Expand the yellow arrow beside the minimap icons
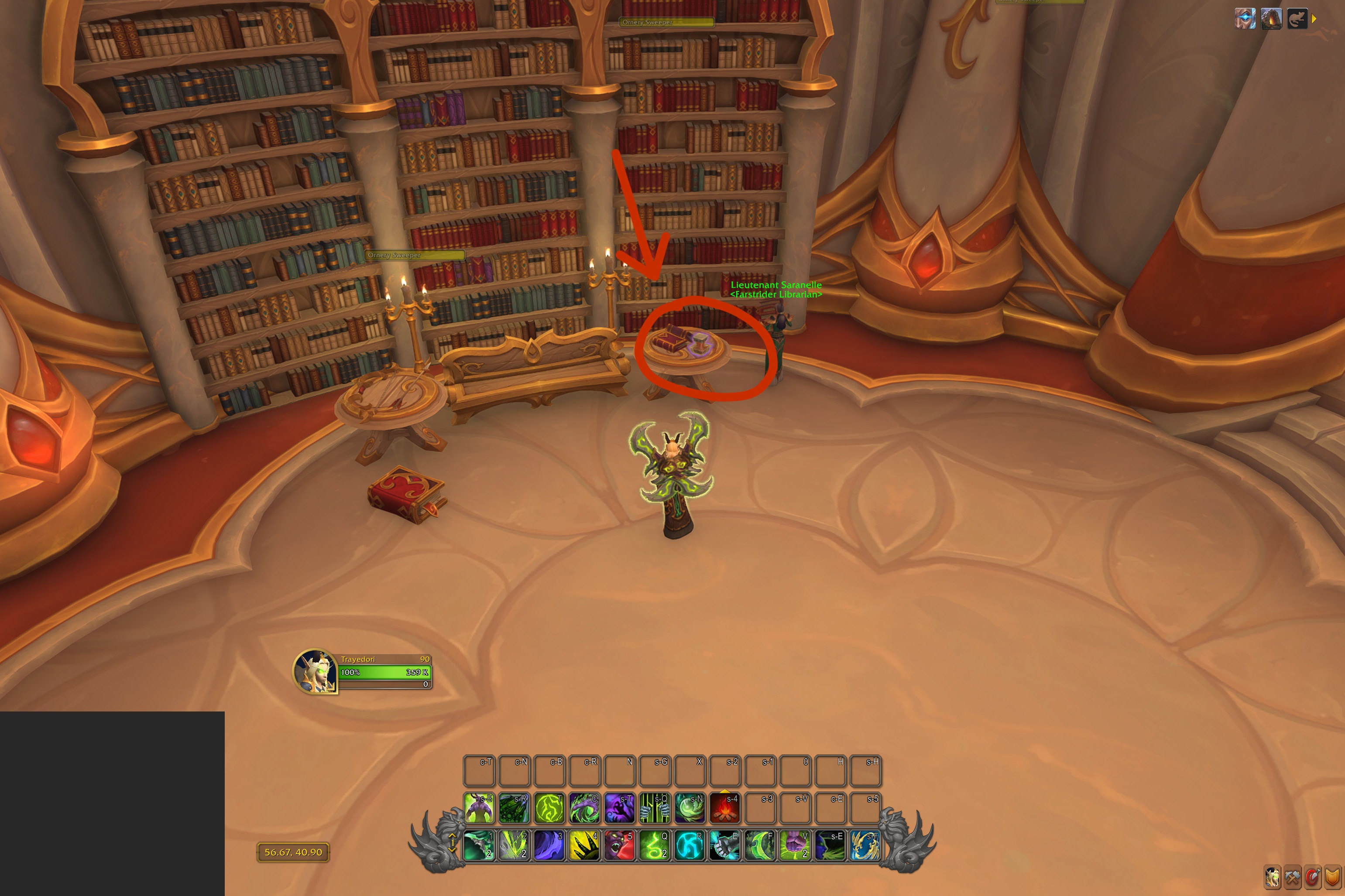Screen dimensions: 1345x896 [x=1313, y=19]
